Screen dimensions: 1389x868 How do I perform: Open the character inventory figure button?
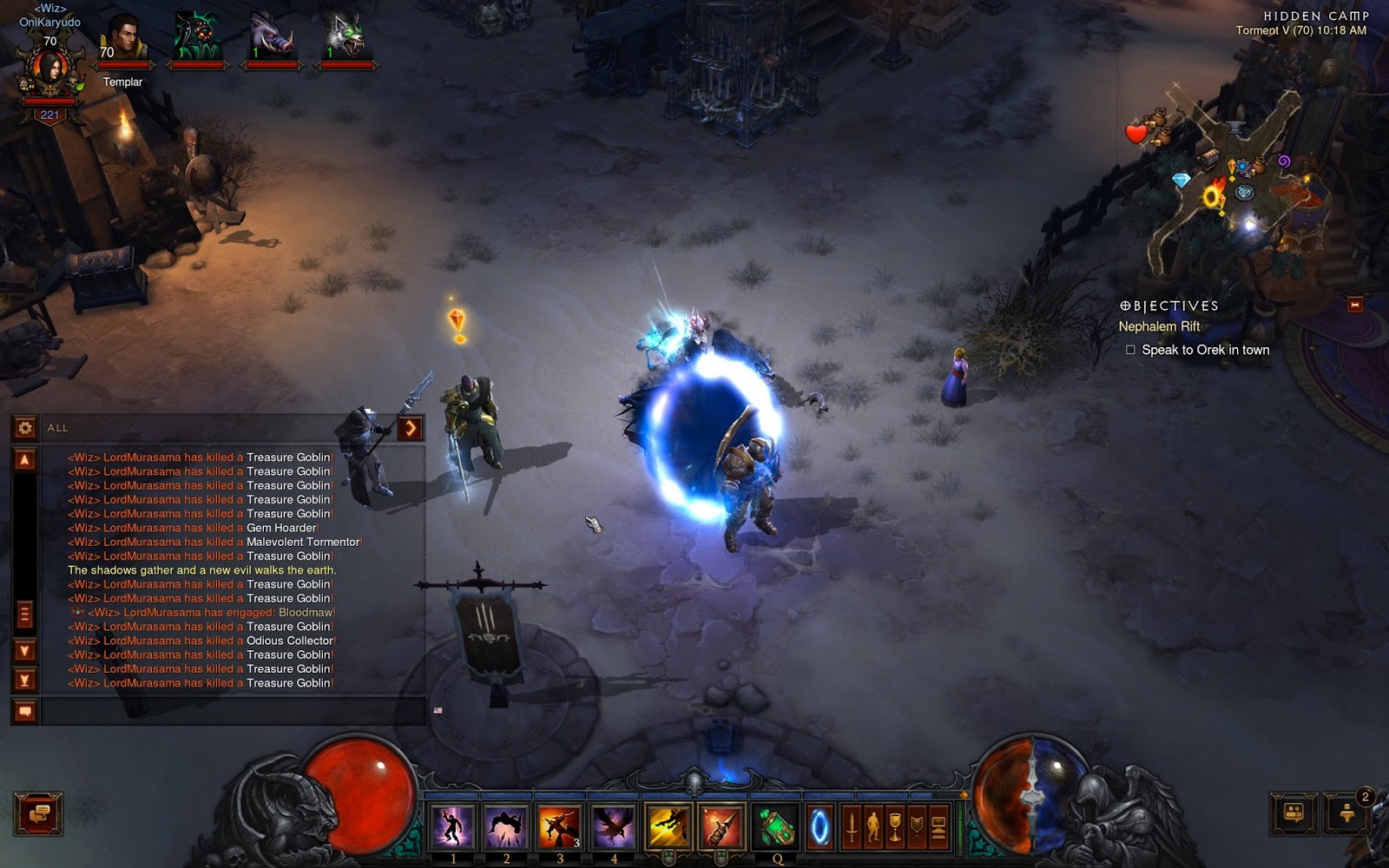tap(873, 828)
